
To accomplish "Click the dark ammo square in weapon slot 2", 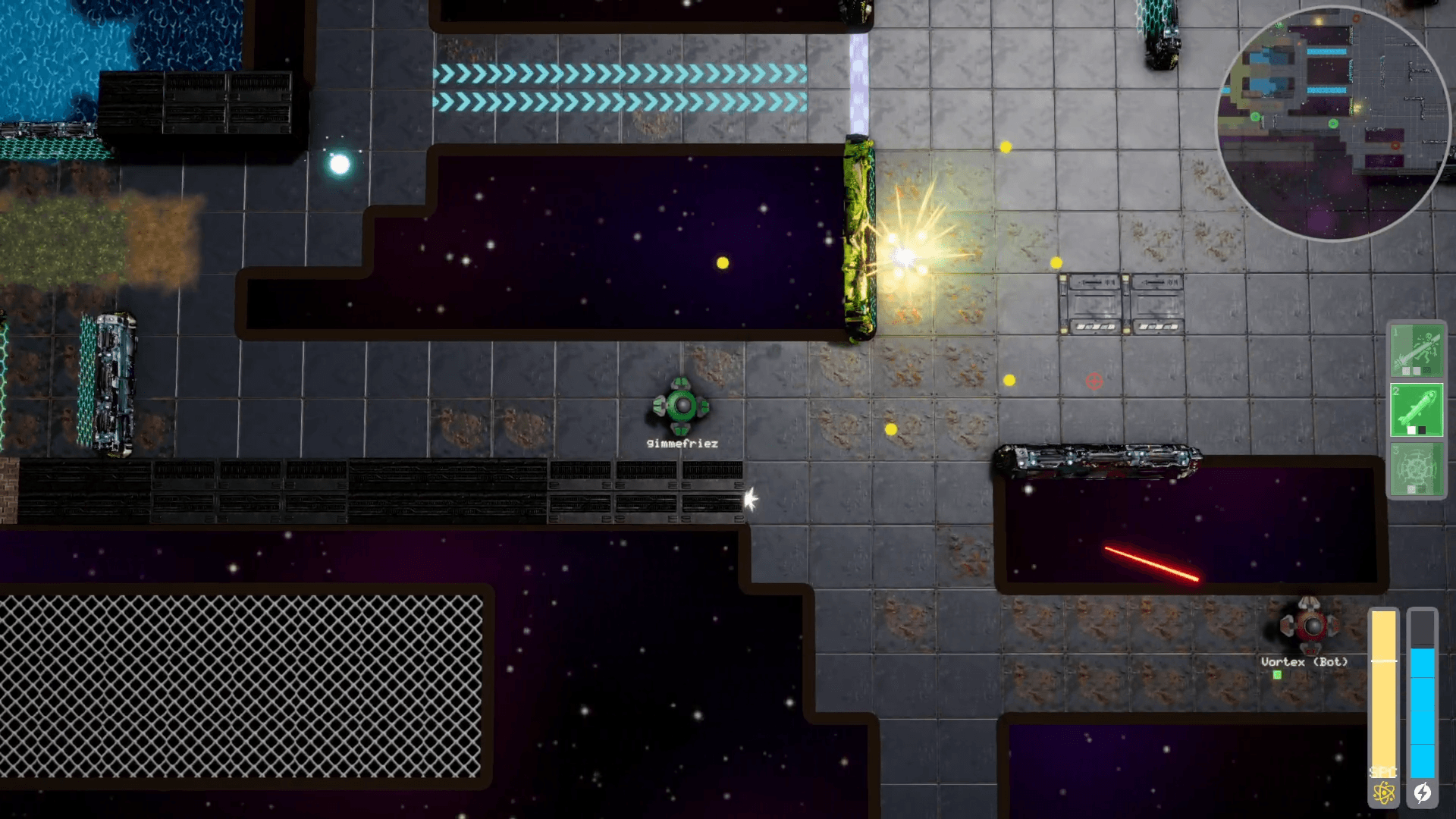I will coord(1422,428).
